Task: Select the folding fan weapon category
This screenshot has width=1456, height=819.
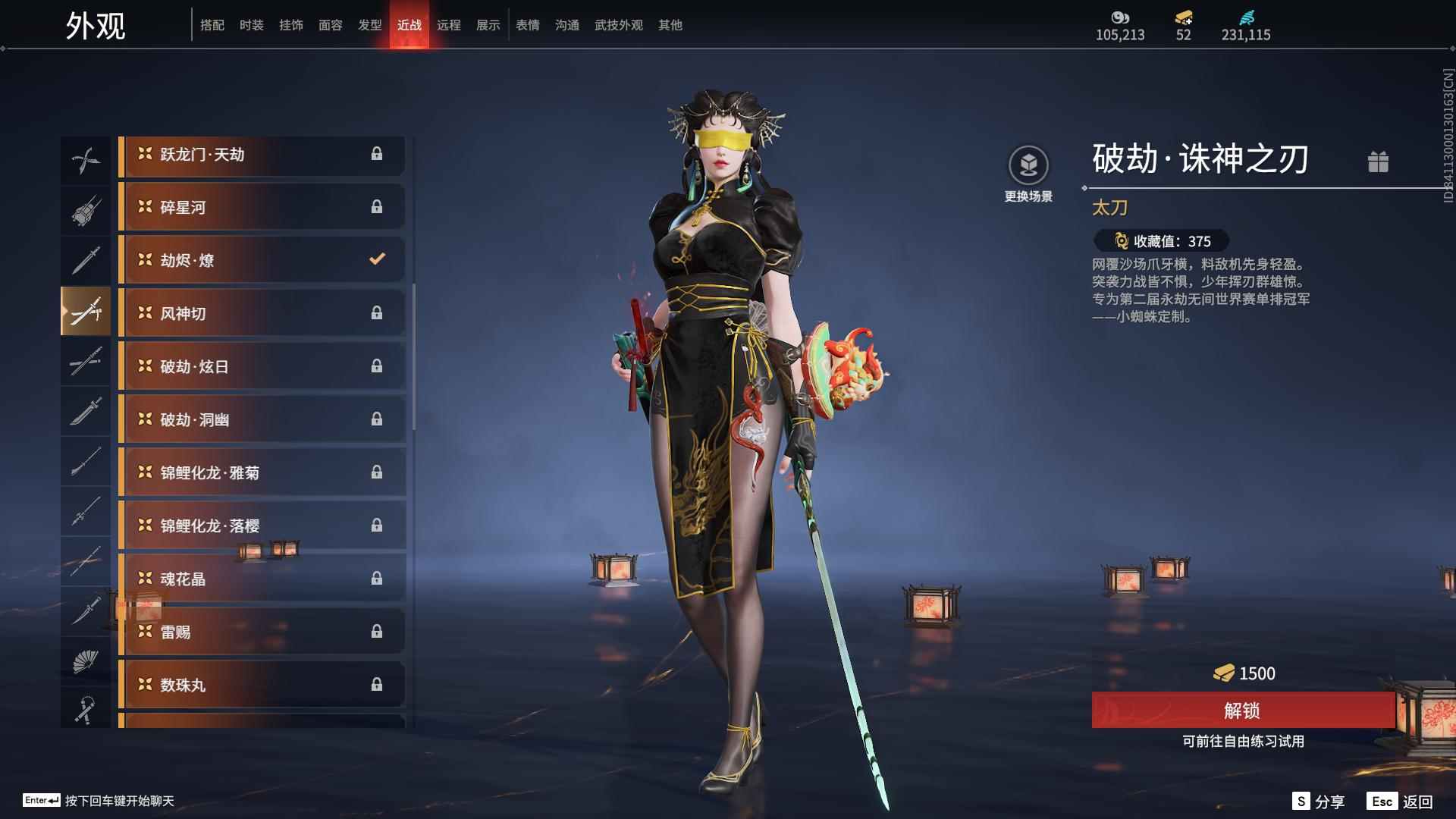Action: click(86, 661)
